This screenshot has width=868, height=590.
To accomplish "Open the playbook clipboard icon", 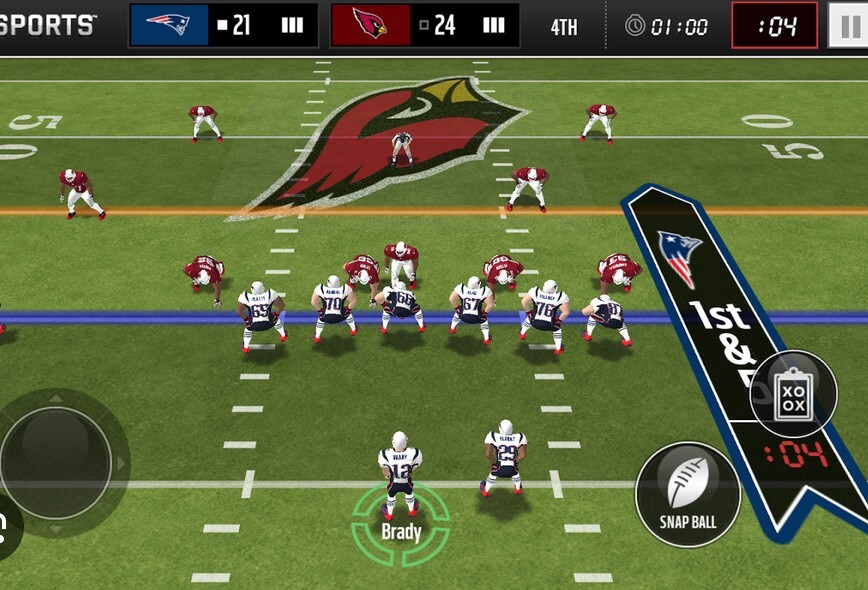I will (x=793, y=393).
